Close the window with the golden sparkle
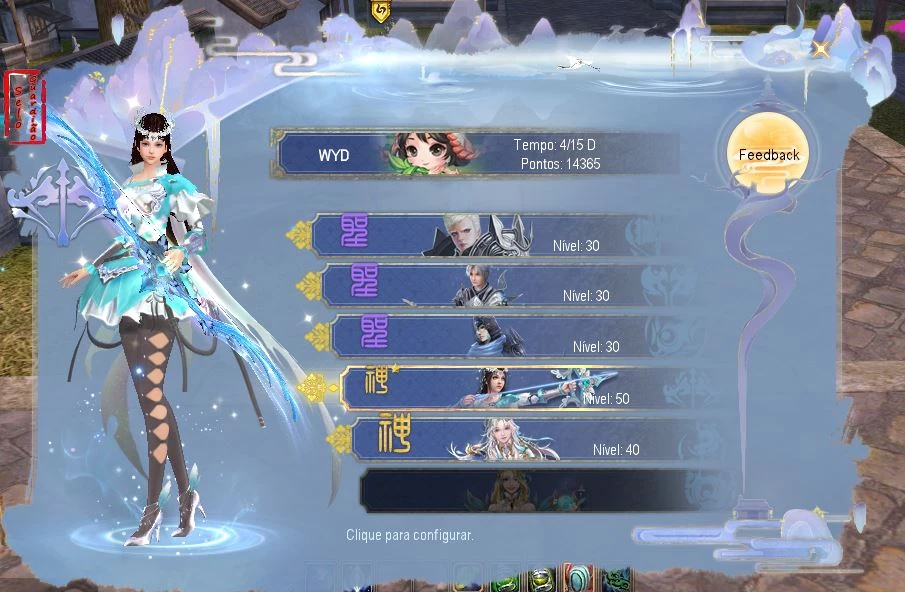The height and width of the screenshot is (592, 905). 820,49
